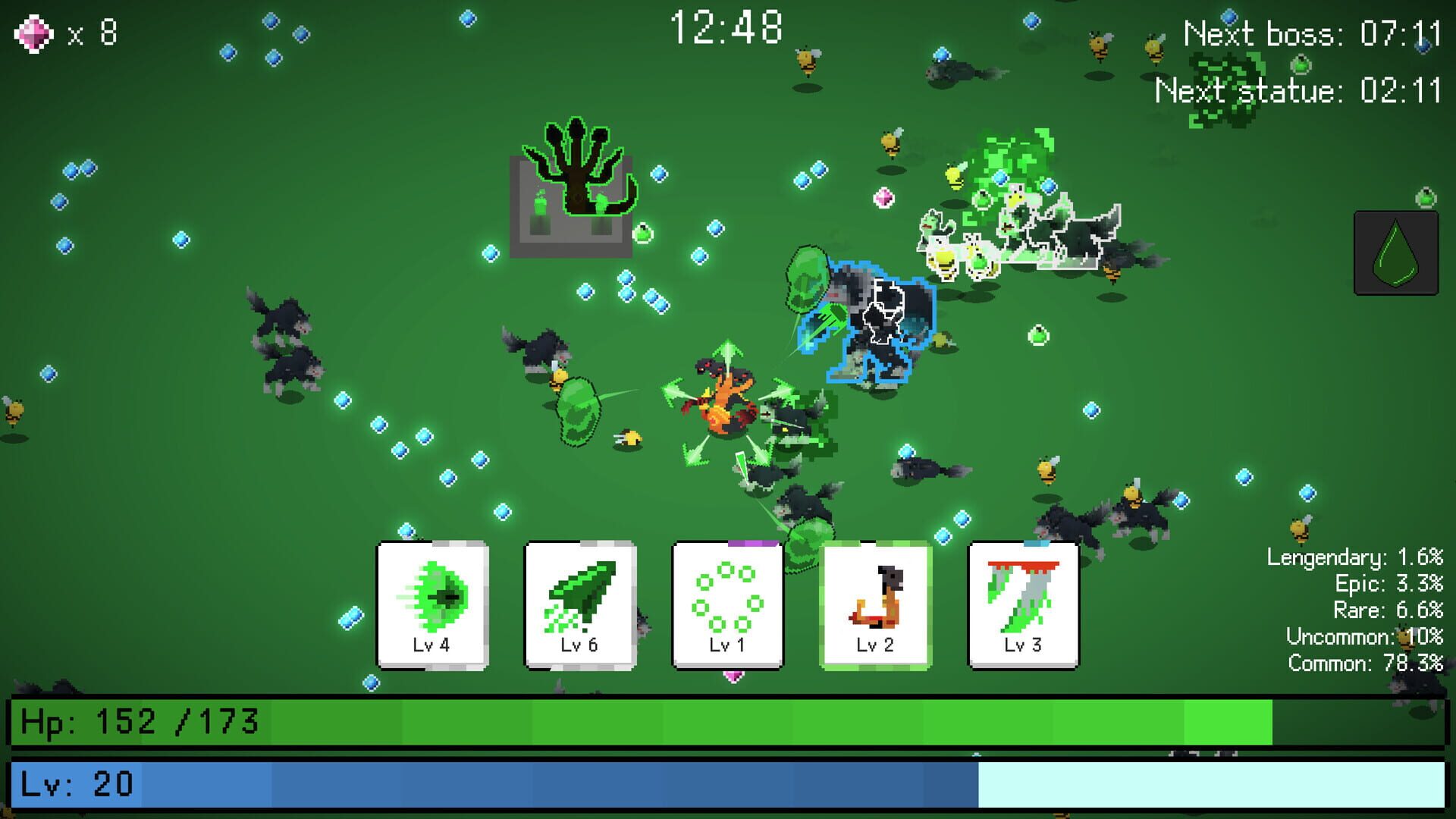Click the 12:48 game timer at top center
Screen dimensions: 1456x819
pyautogui.click(x=726, y=26)
